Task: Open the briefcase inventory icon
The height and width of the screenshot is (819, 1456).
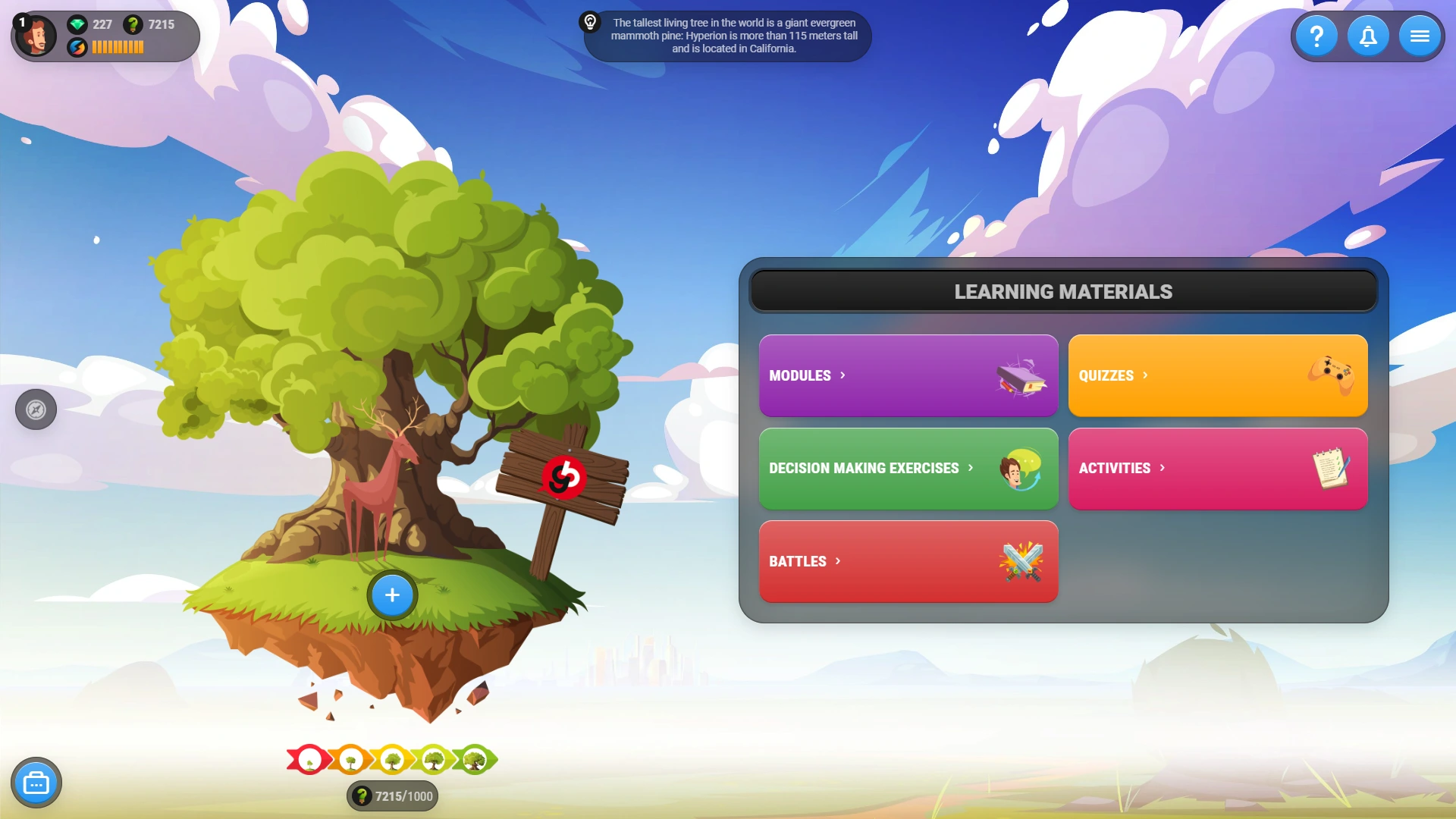Action: 36,782
